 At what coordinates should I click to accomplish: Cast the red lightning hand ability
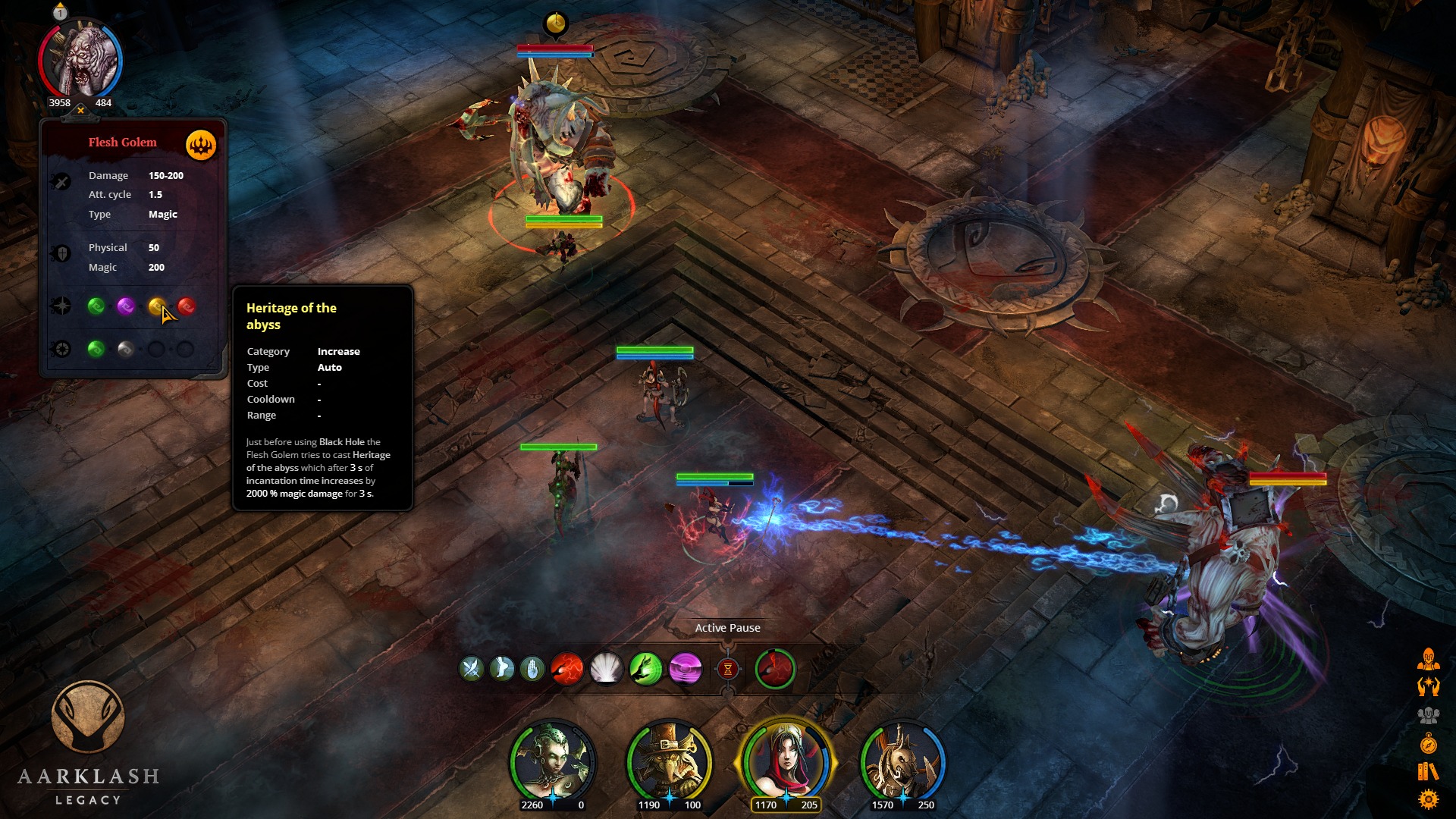click(568, 669)
